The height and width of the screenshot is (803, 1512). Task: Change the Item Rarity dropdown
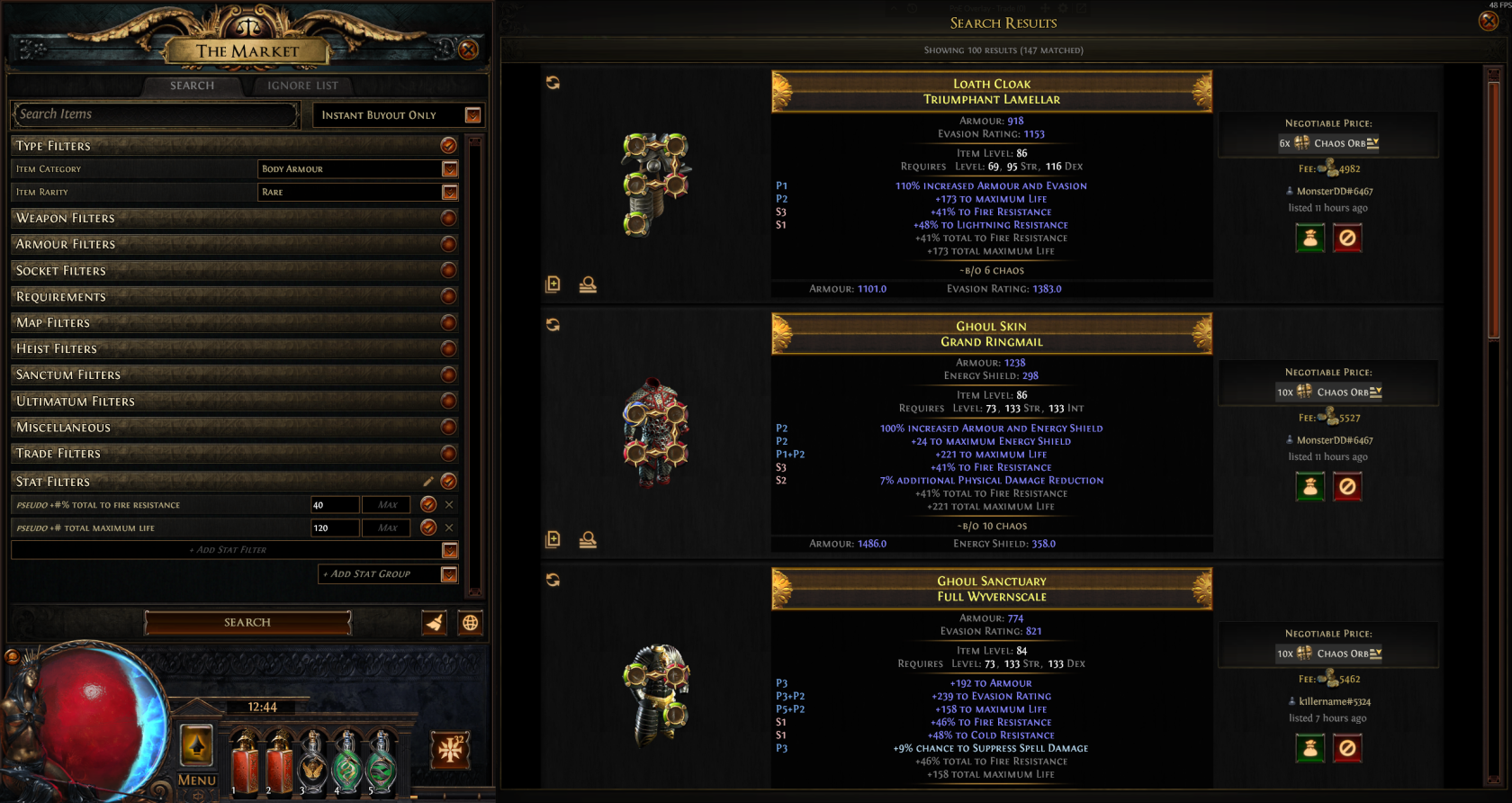pyautogui.click(x=450, y=193)
